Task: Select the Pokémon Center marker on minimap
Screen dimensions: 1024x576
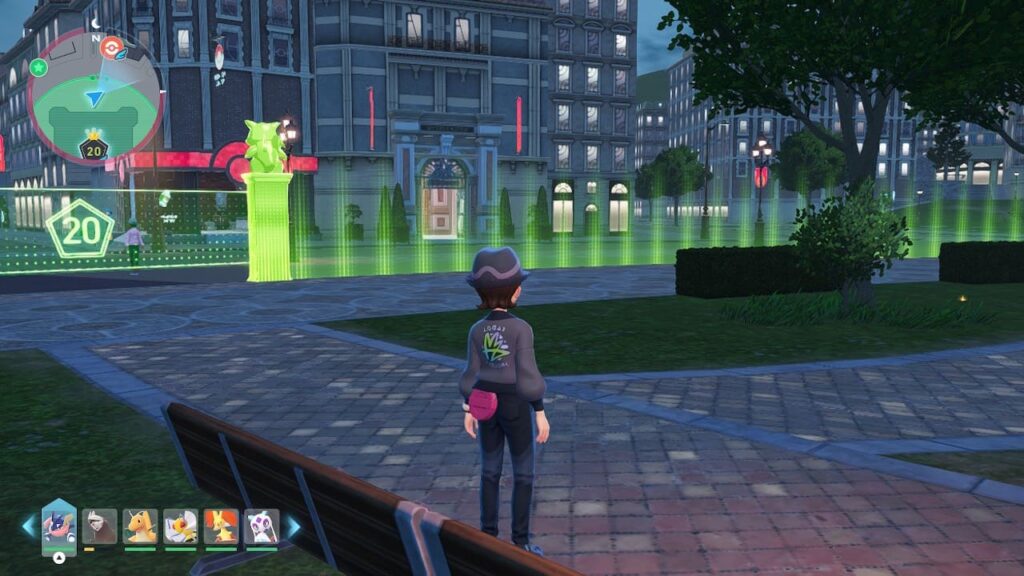Action: coord(112,46)
